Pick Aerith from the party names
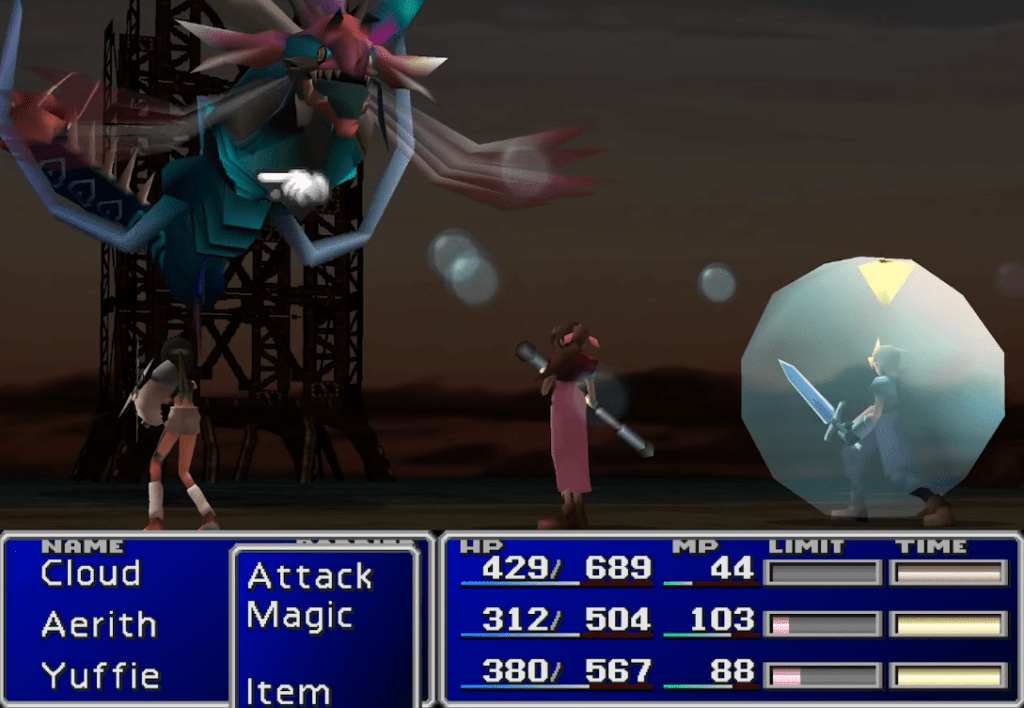 click(99, 625)
